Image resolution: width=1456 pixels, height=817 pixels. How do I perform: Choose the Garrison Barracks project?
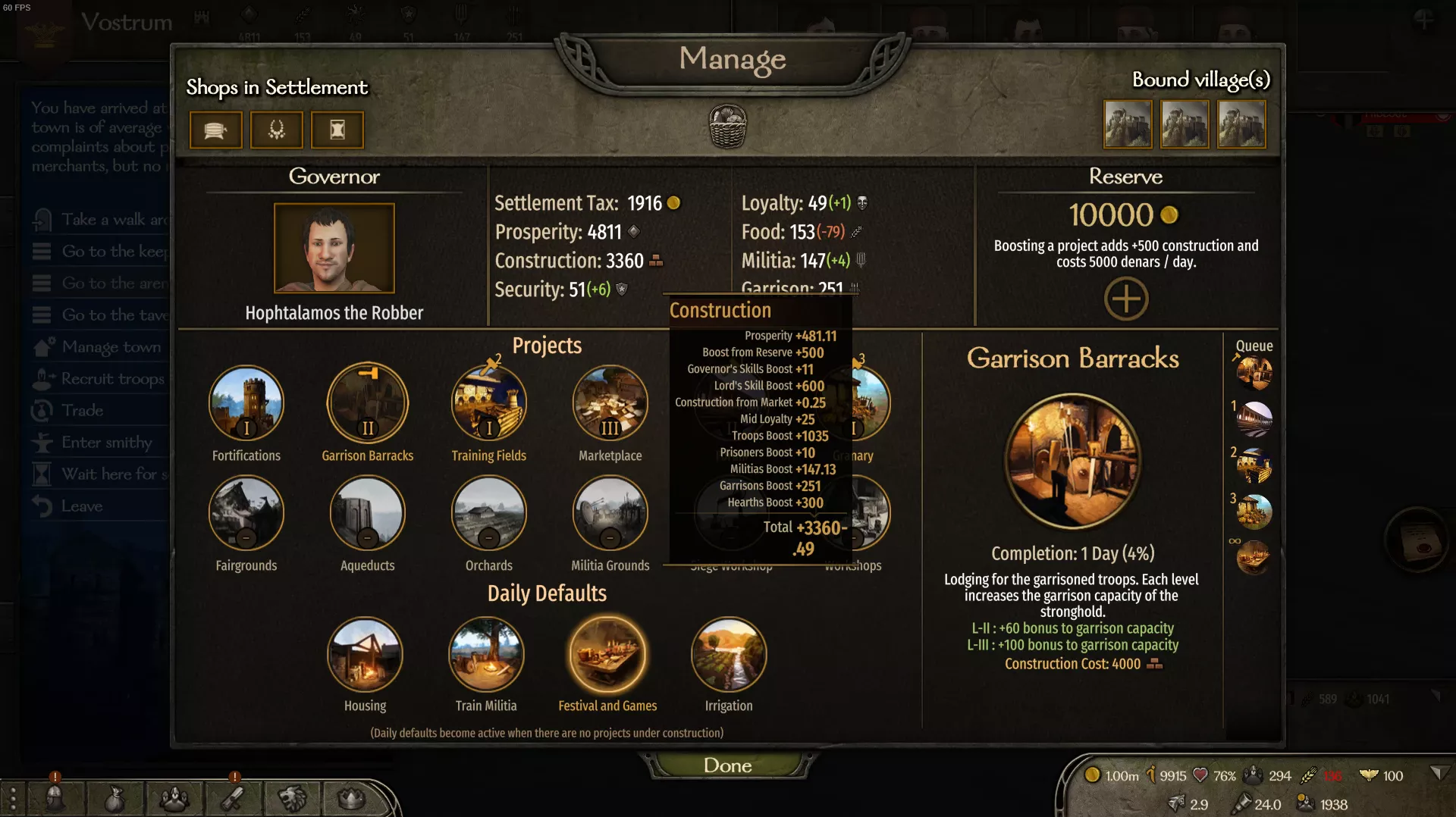coord(368,403)
